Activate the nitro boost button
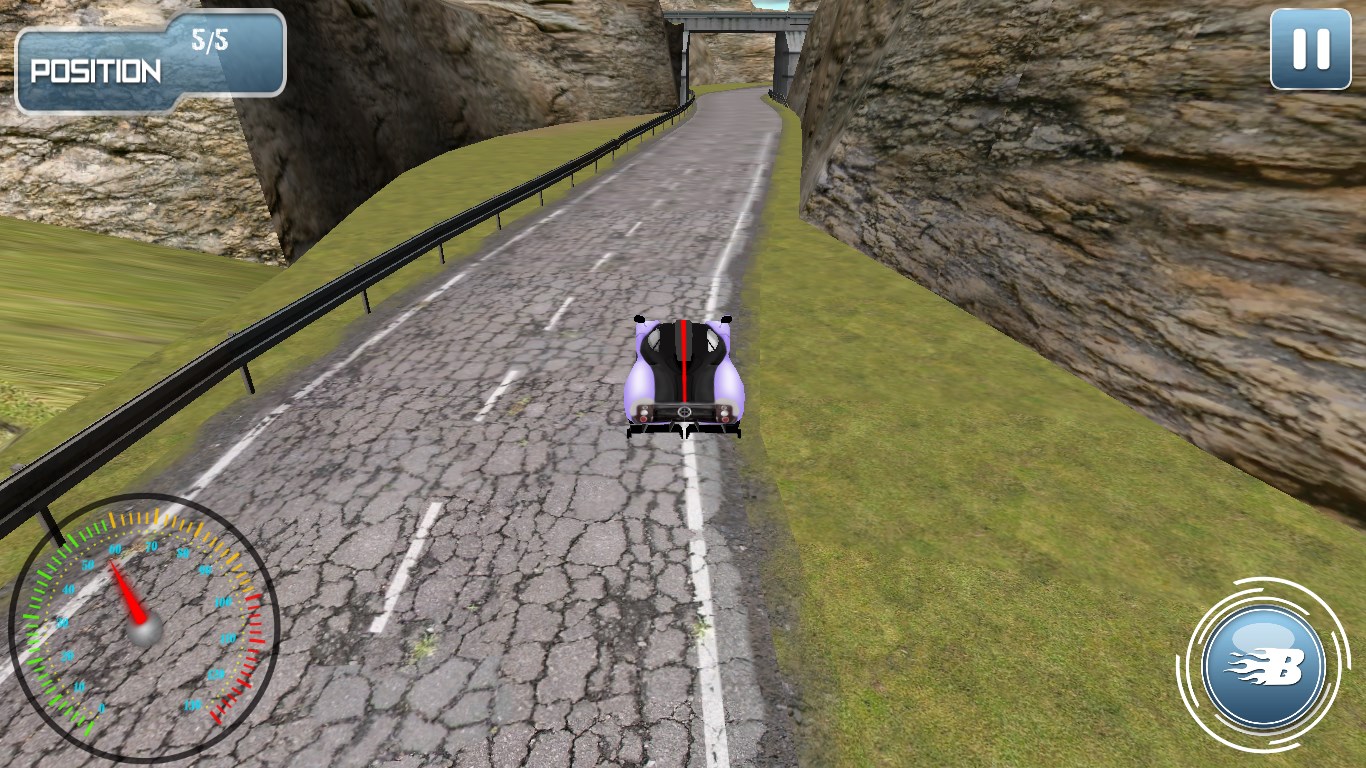The image size is (1366, 768). (x=1264, y=665)
